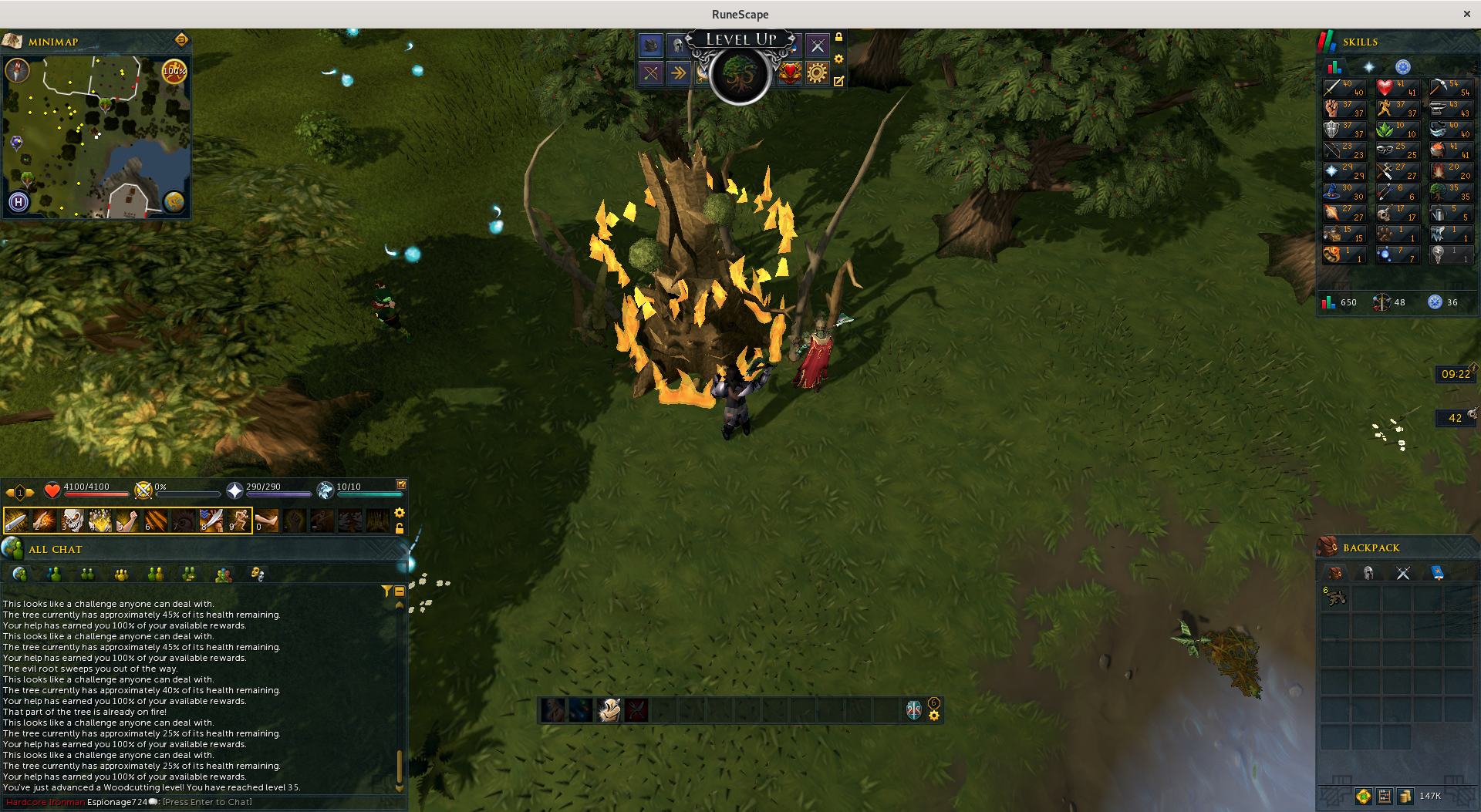This screenshot has width=1481, height=812.
Task: Dismiss the Level Up Woodcutting popup
Action: point(740,75)
